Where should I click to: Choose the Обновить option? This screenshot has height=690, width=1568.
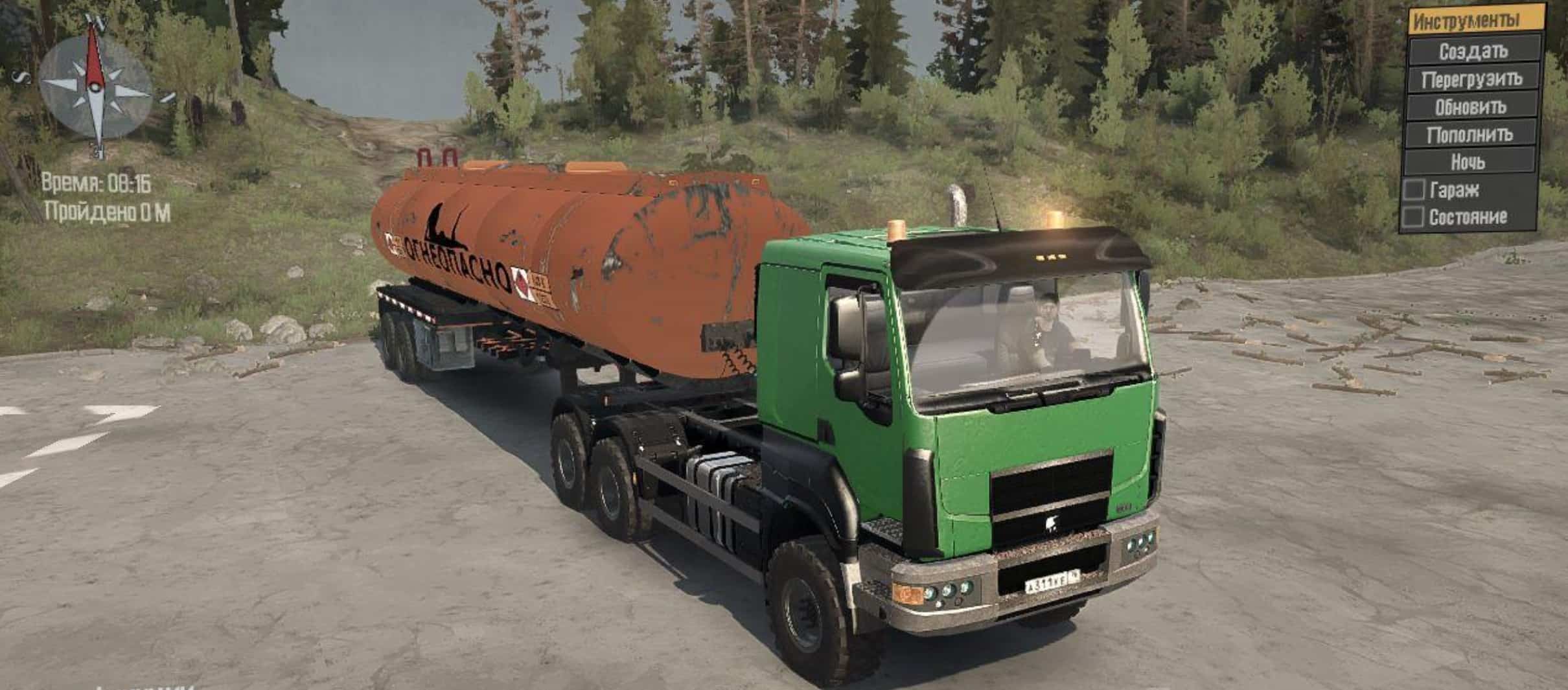point(1471,107)
